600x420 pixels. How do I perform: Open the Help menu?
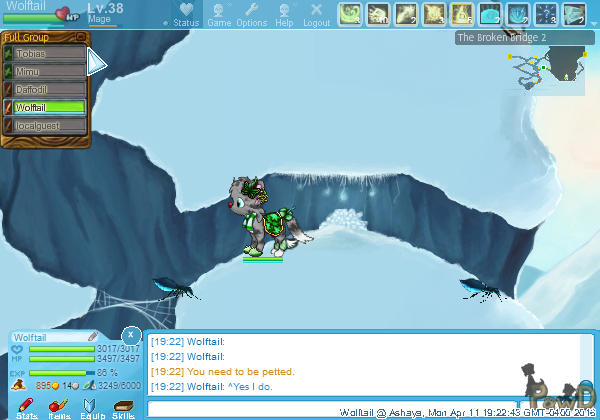click(285, 14)
